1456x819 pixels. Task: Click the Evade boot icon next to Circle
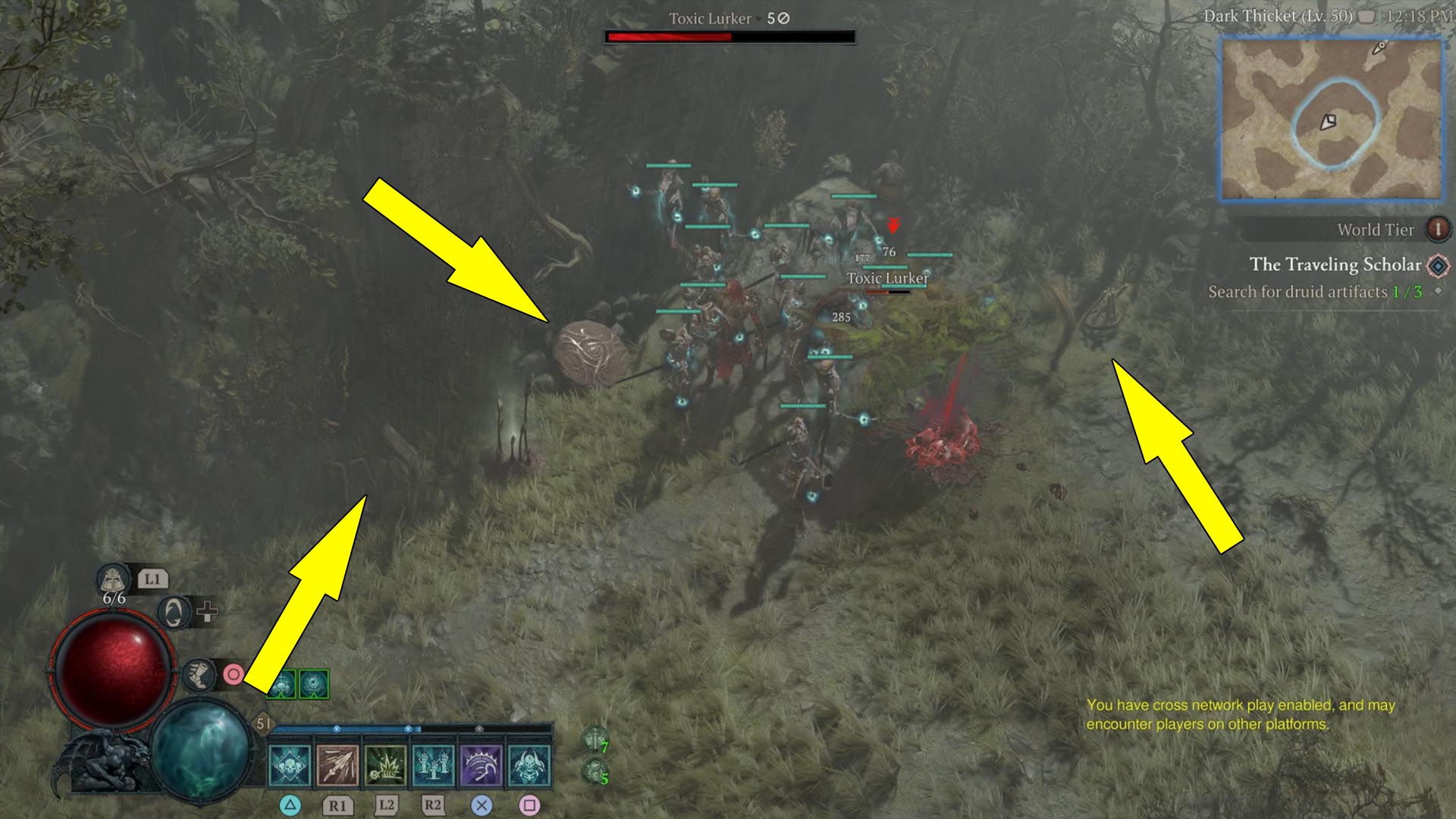(x=200, y=676)
